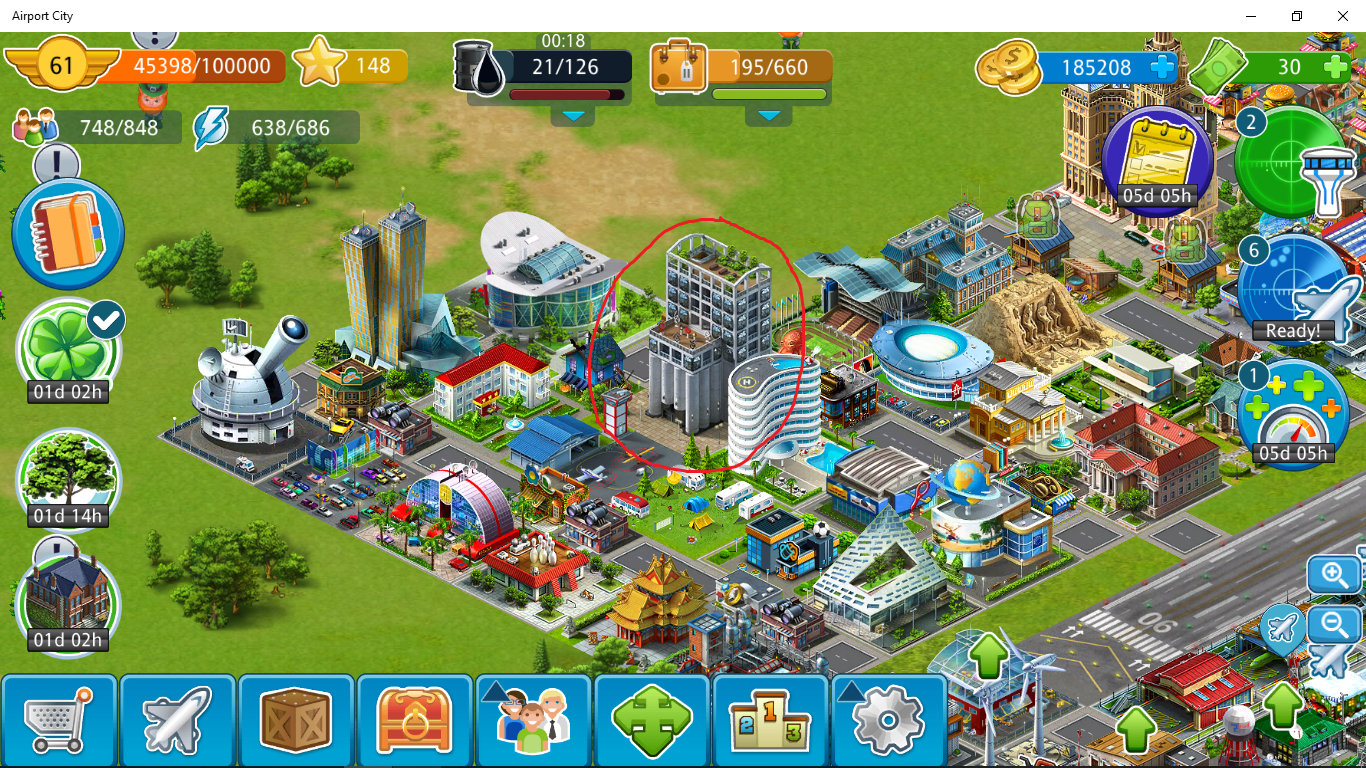1366x768 pixels.
Task: Open the orange journal notebook
Action: point(68,234)
